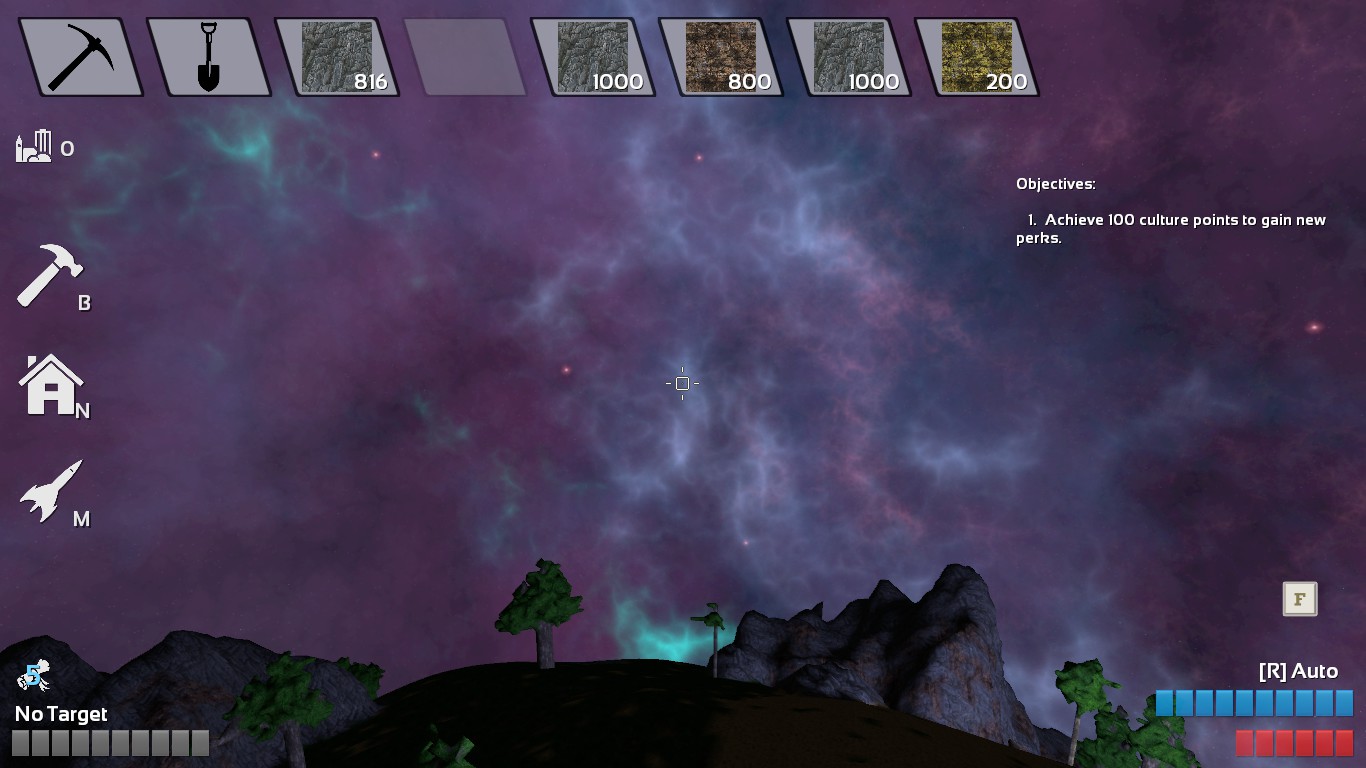Choose the shovel tool slot
This screenshot has height=768, width=1366.
[208, 57]
